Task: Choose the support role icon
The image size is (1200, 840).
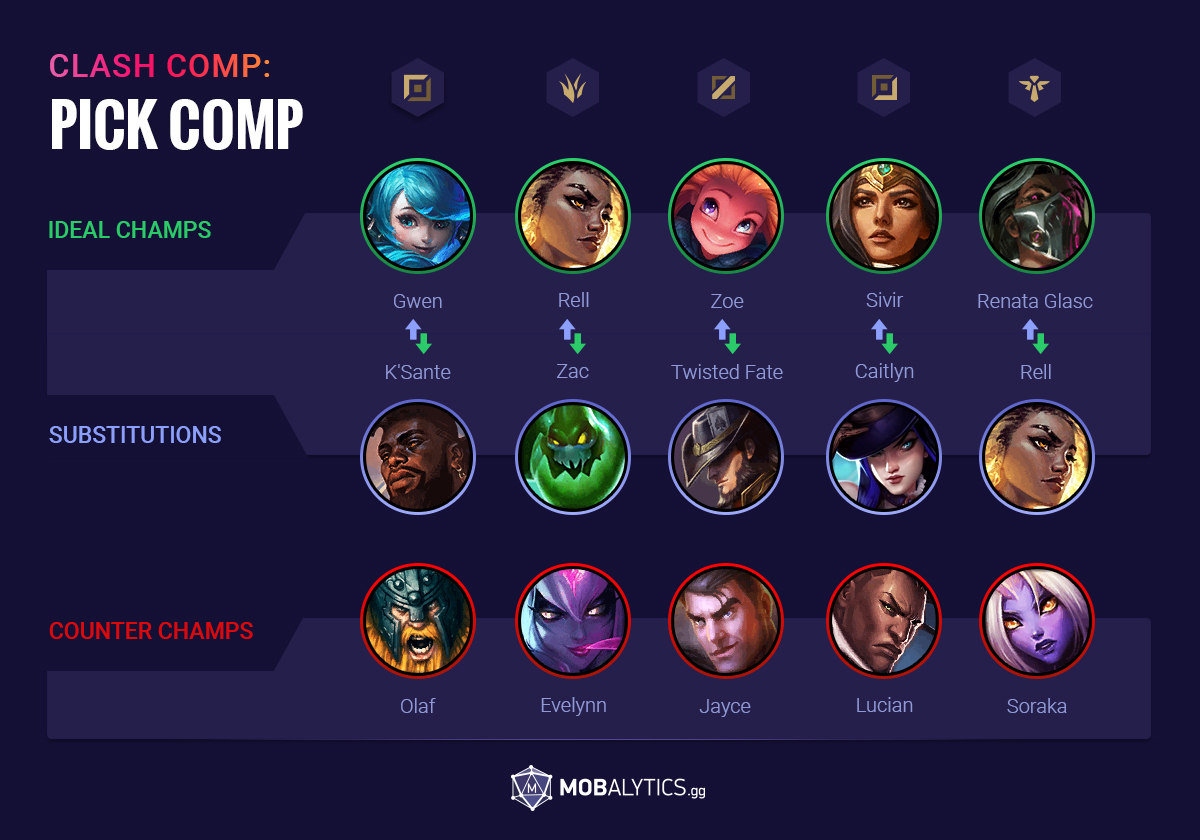Action: pos(1034,89)
